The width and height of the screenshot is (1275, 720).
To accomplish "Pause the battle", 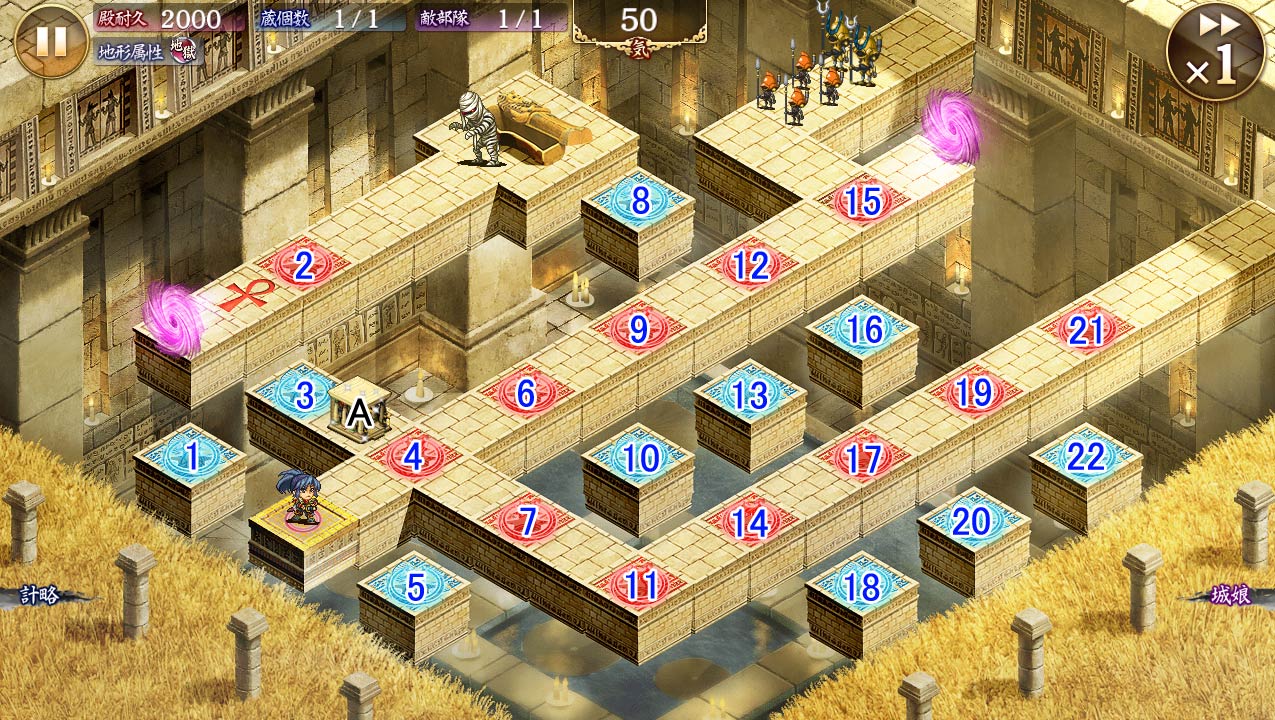I will pos(51,41).
